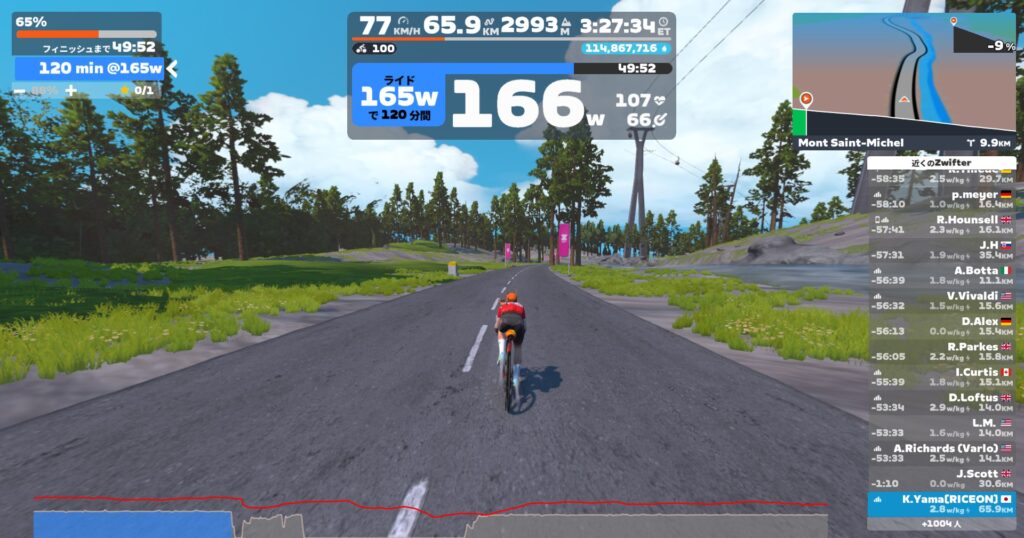The height and width of the screenshot is (538, 1024).
Task: Collapse the workout panel with the arrow
Action: coord(172,68)
